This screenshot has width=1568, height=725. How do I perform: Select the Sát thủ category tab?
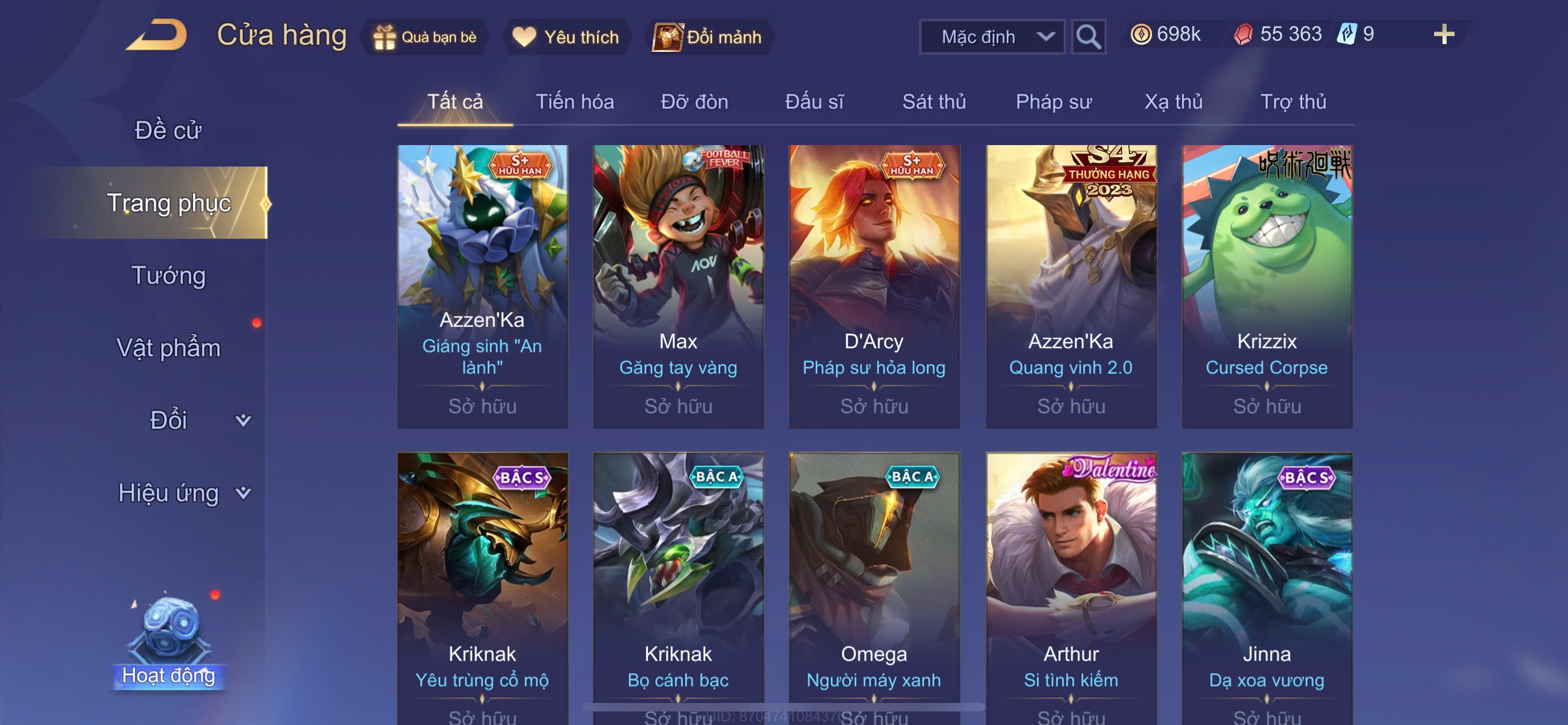[933, 102]
